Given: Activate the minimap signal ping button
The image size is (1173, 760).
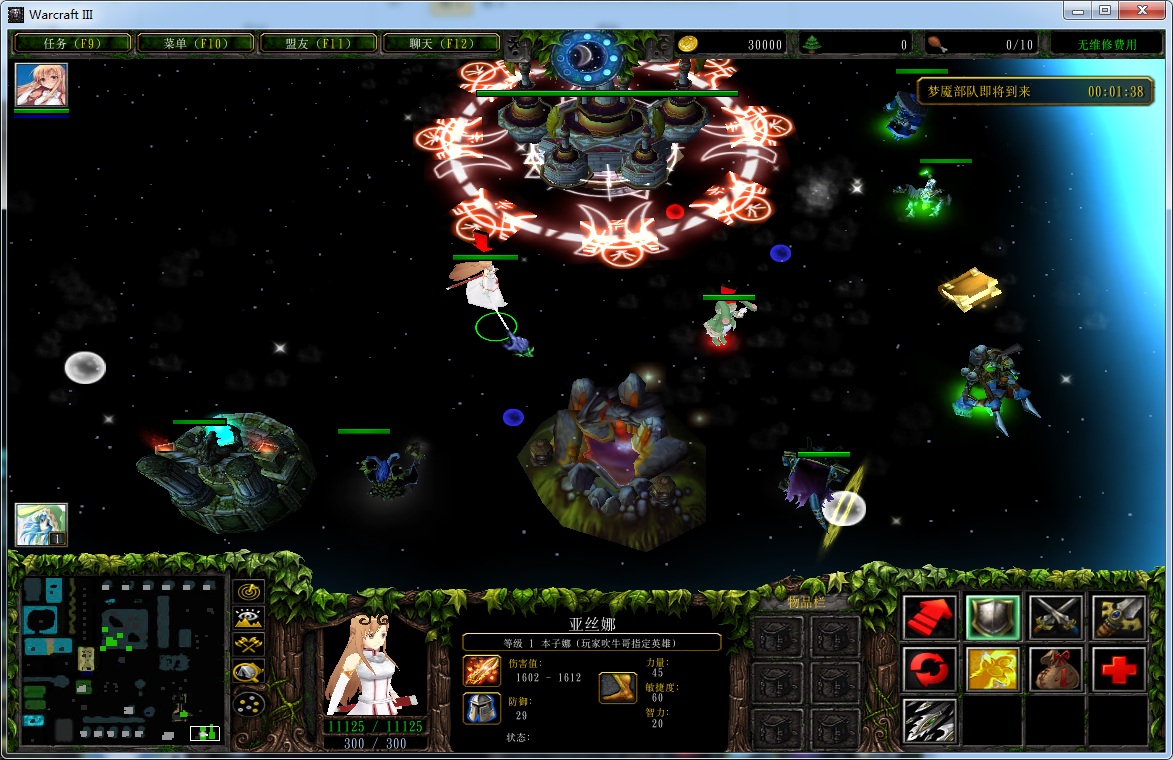Looking at the screenshot, I should click(x=248, y=591).
